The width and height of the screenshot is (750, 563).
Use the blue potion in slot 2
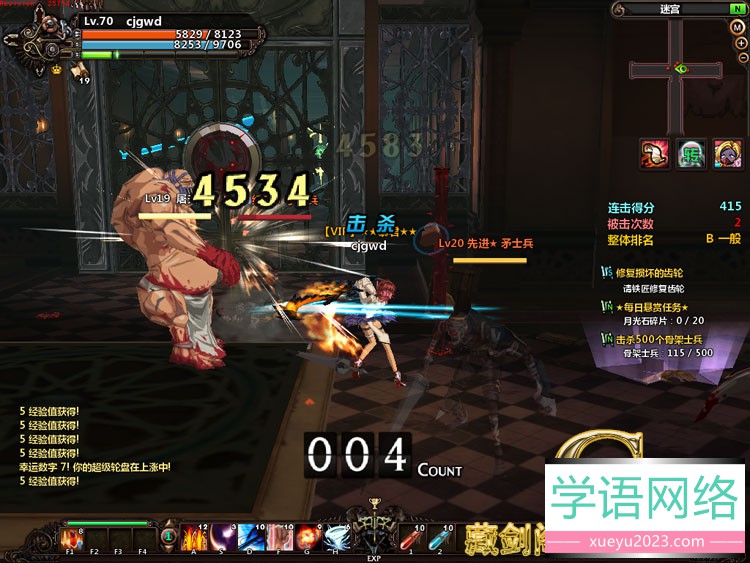coord(438,537)
